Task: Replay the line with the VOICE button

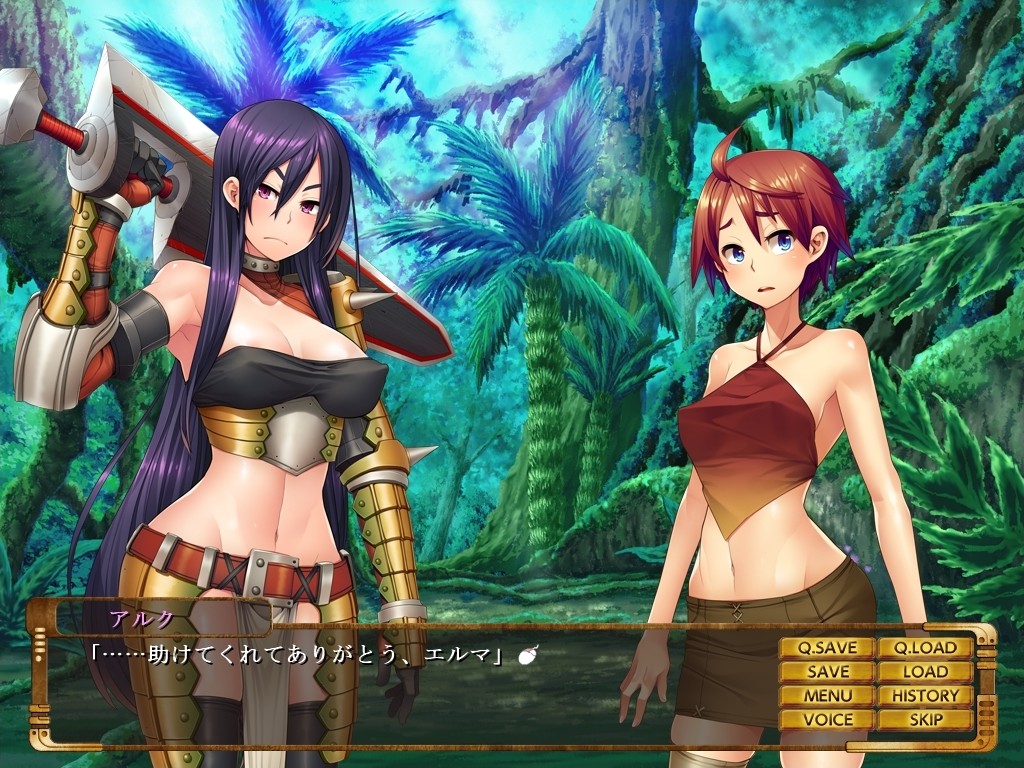Action: [x=827, y=720]
